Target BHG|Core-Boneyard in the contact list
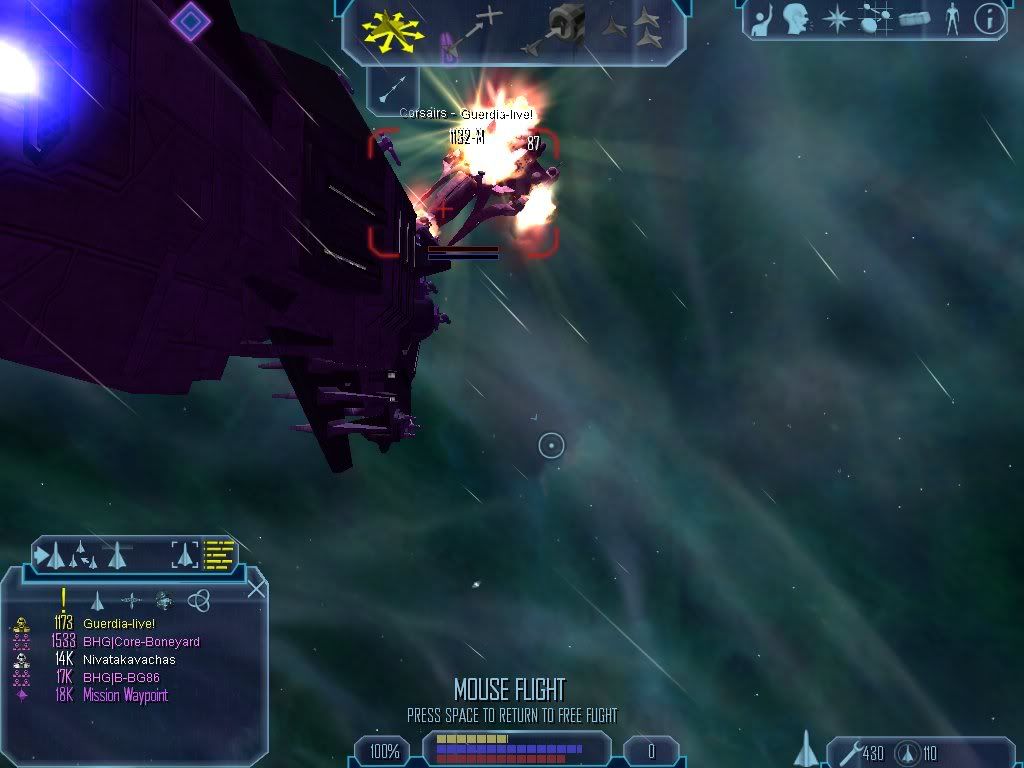 pos(141,642)
